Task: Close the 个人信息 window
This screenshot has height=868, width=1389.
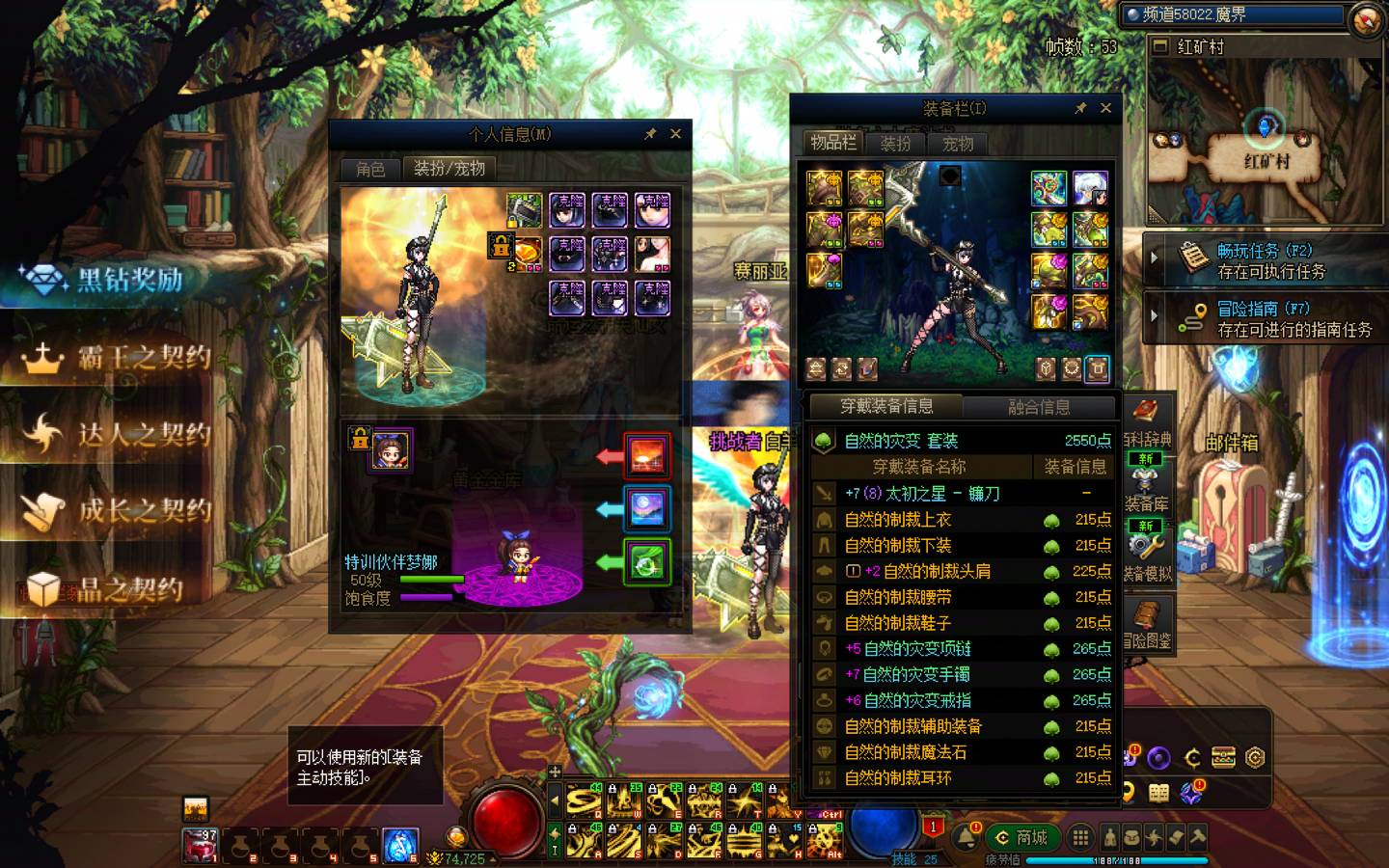Action: coord(675,134)
